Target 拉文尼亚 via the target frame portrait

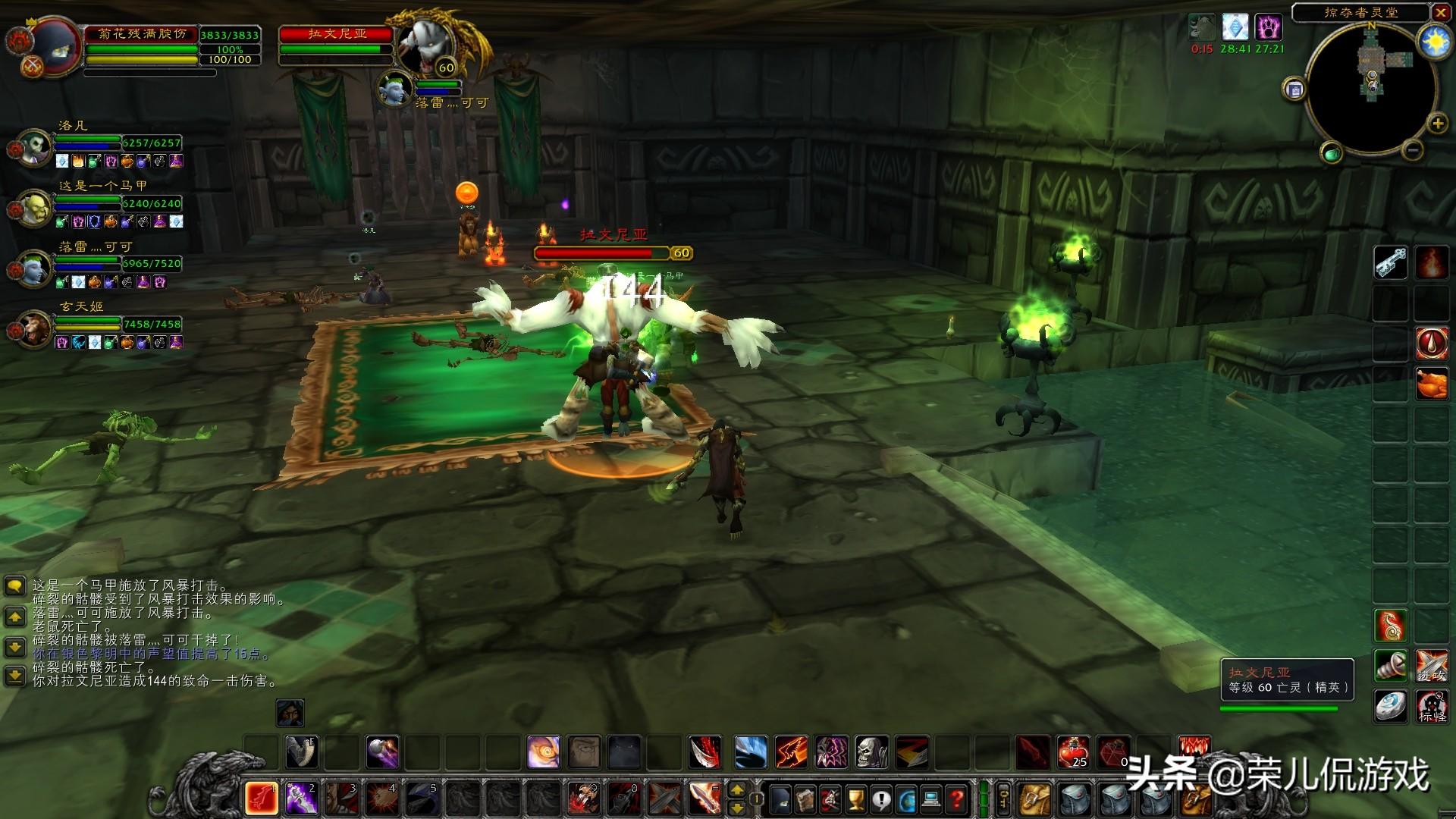tap(425, 44)
